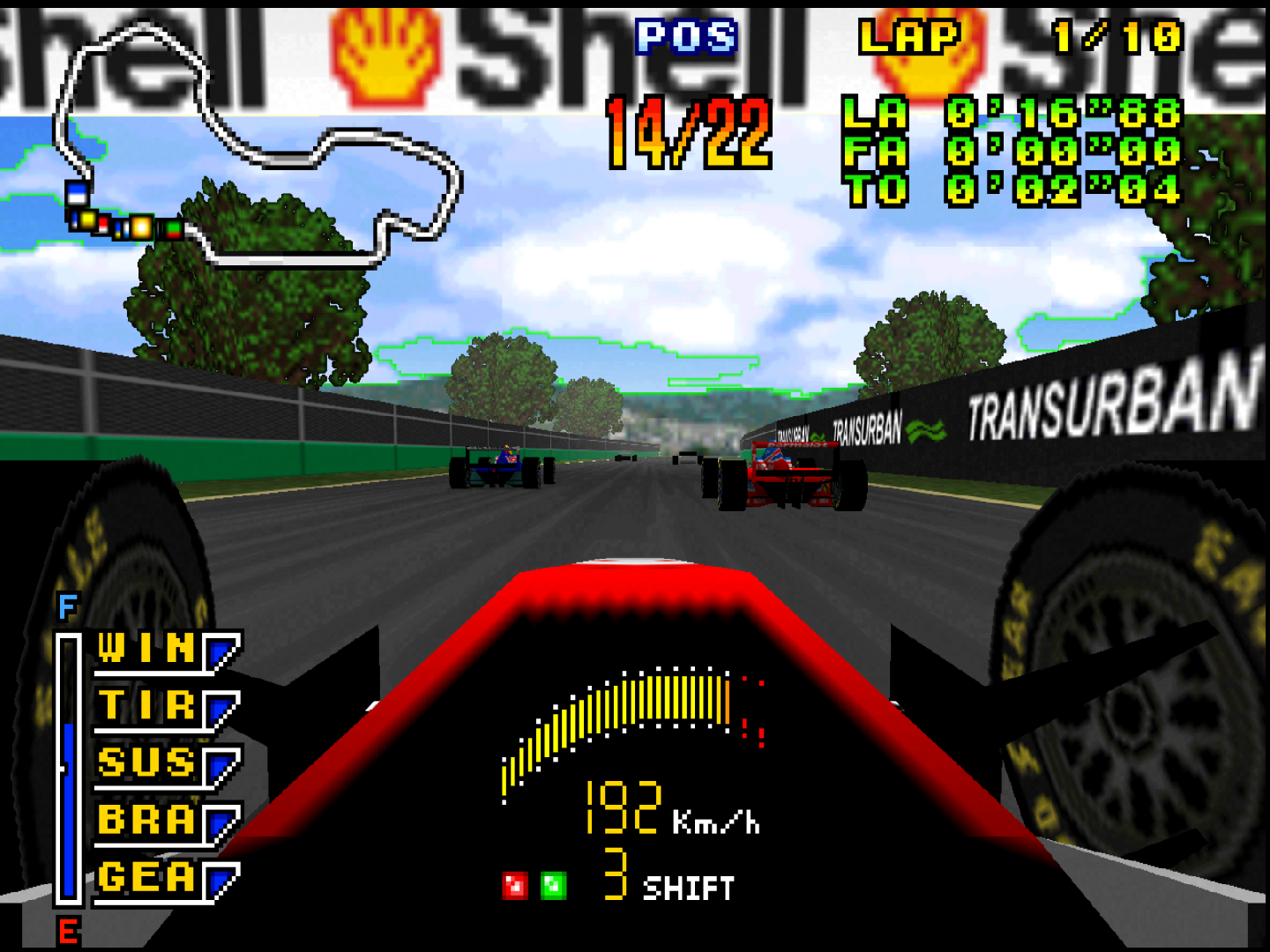Screen dimensions: 1270x952
Task: Select the BRA brake status indicator
Action: pyautogui.click(x=166, y=822)
